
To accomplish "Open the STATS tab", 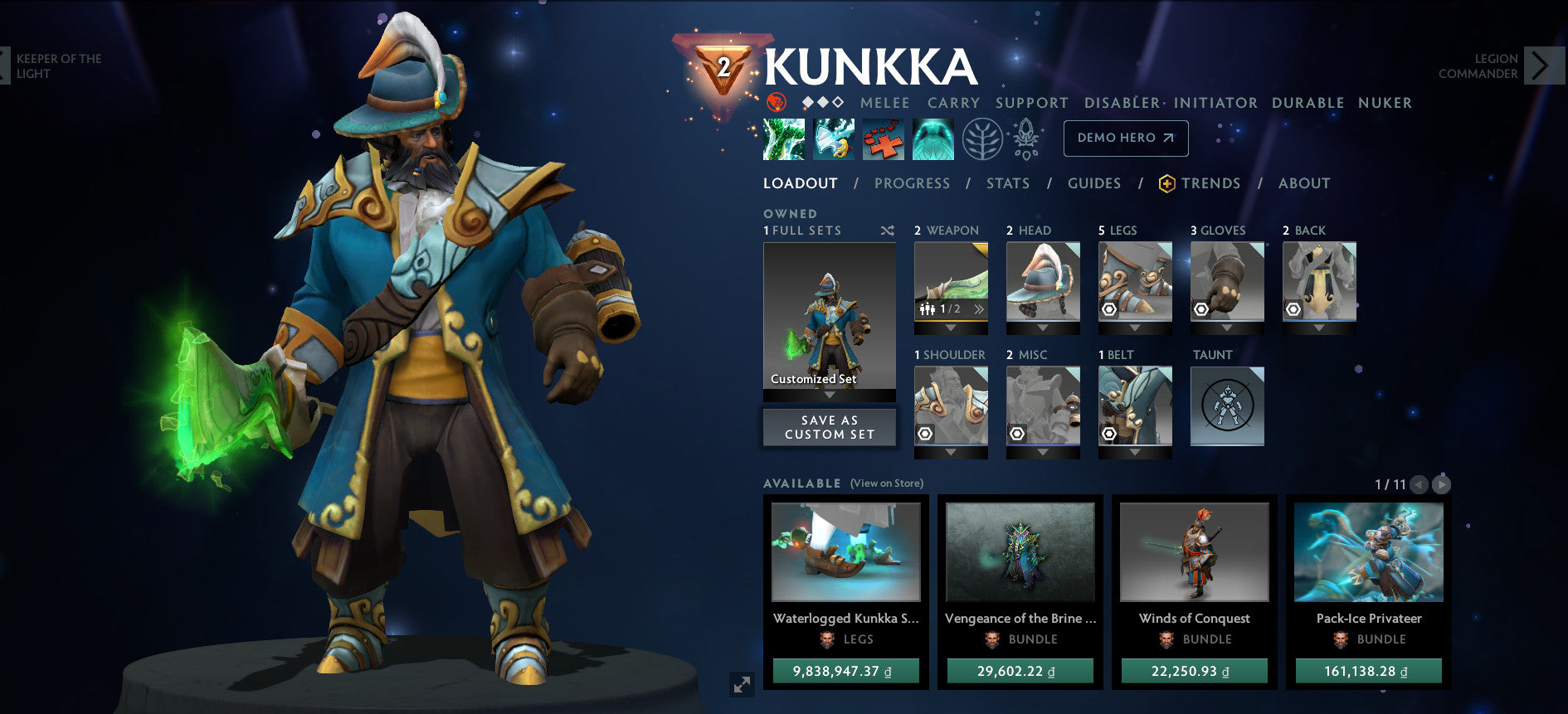I will tap(1007, 183).
